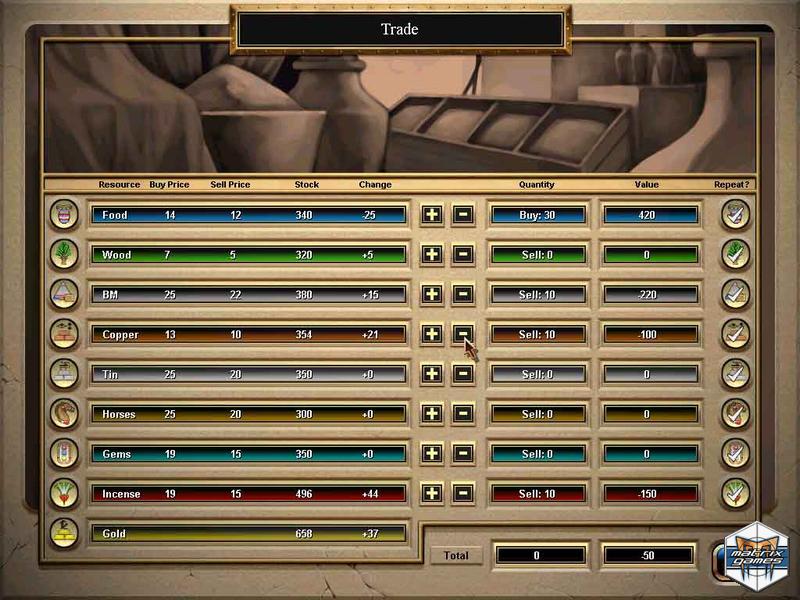Click the plus button for Wood
This screenshot has width=800, height=600.
pos(431,254)
